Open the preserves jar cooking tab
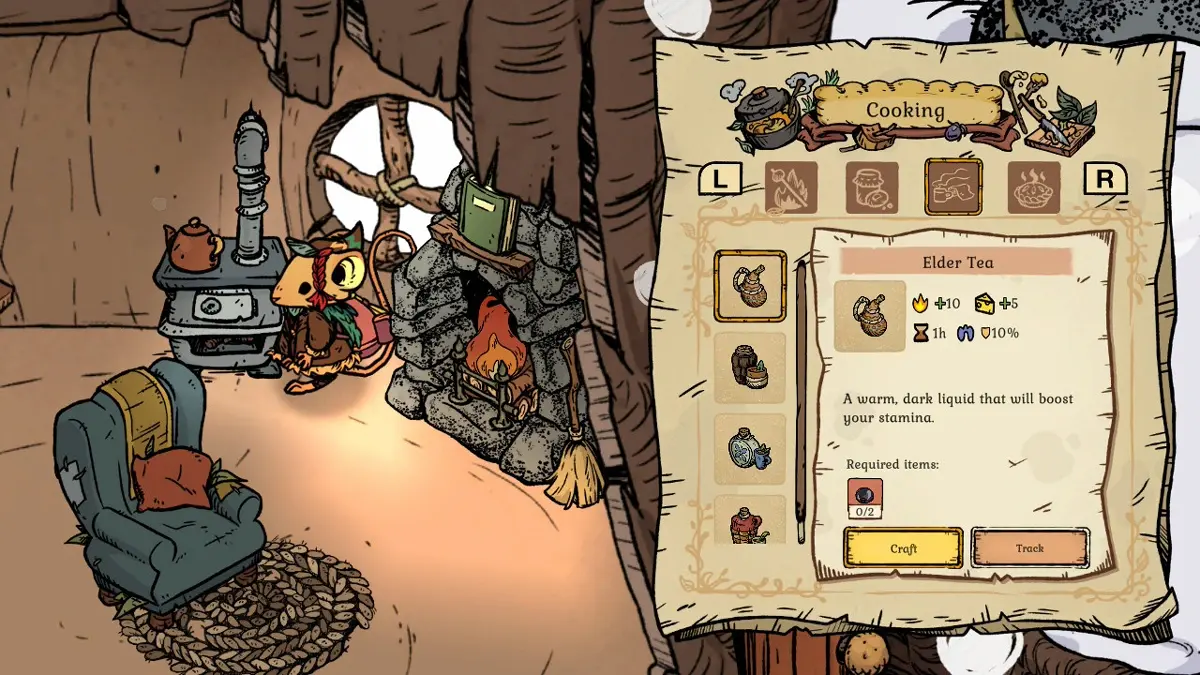1200x675 pixels. tap(872, 187)
